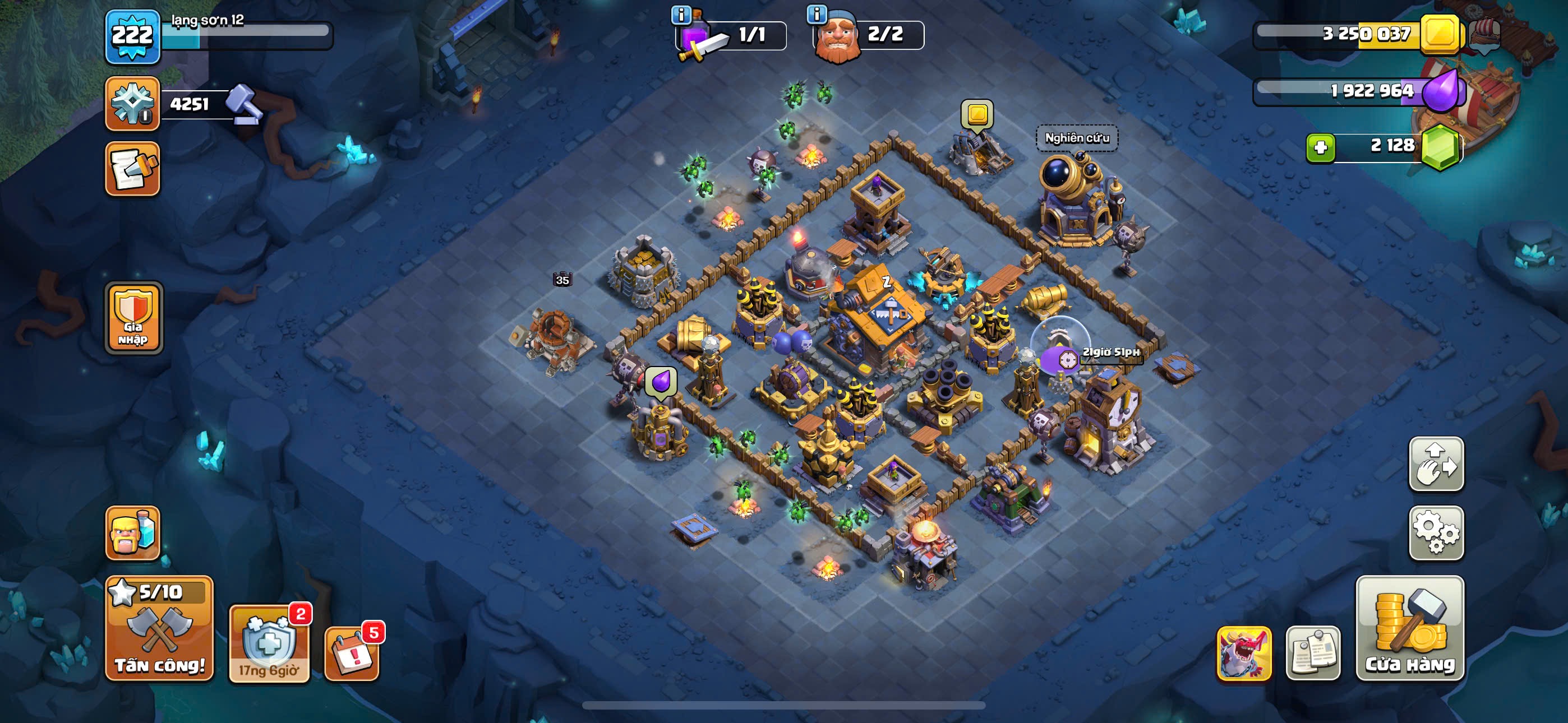Open the Cửa hàng shop
This screenshot has width=1568, height=723.
(1409, 628)
